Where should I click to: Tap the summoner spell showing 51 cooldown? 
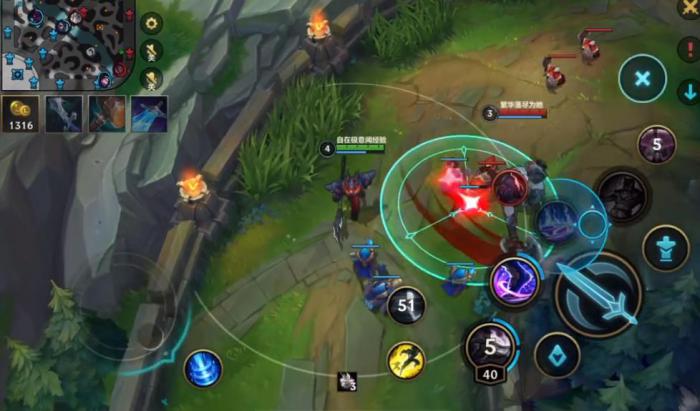coord(407,306)
